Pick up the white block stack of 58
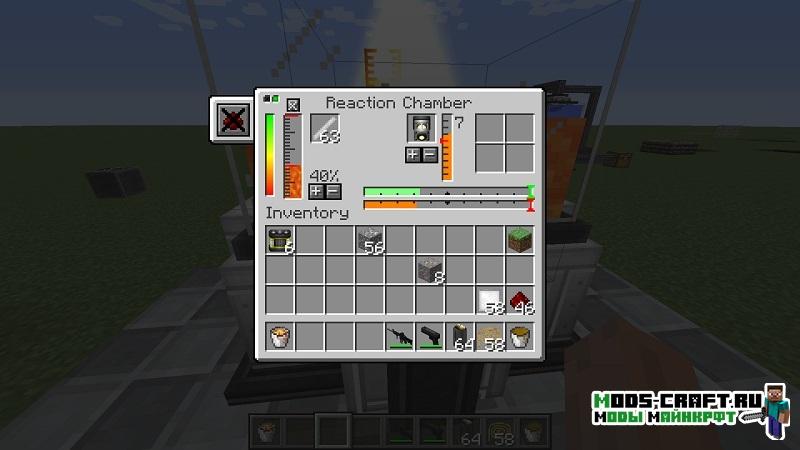The width and height of the screenshot is (800, 450). point(490,300)
